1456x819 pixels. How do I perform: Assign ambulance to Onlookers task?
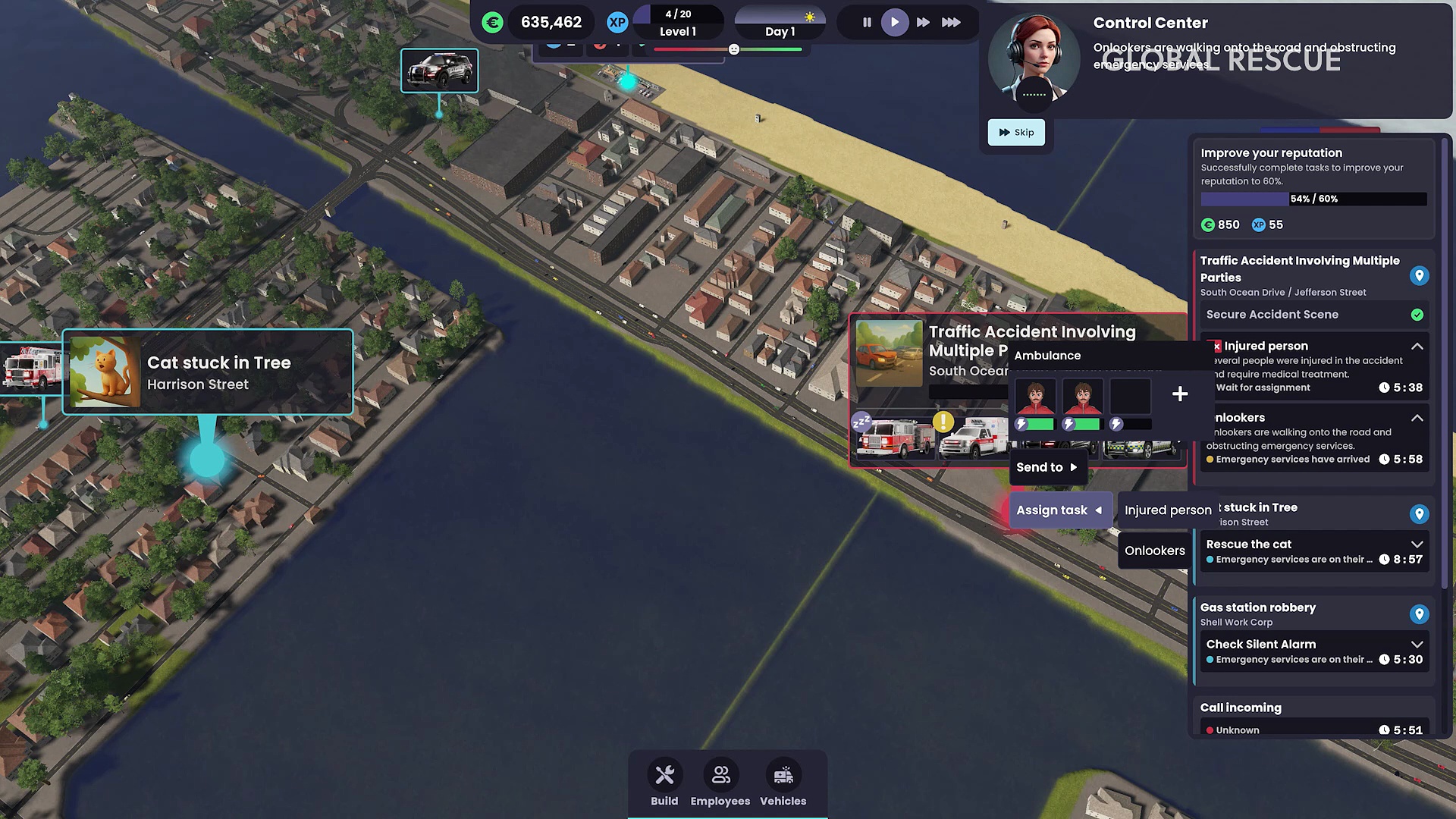click(1154, 551)
